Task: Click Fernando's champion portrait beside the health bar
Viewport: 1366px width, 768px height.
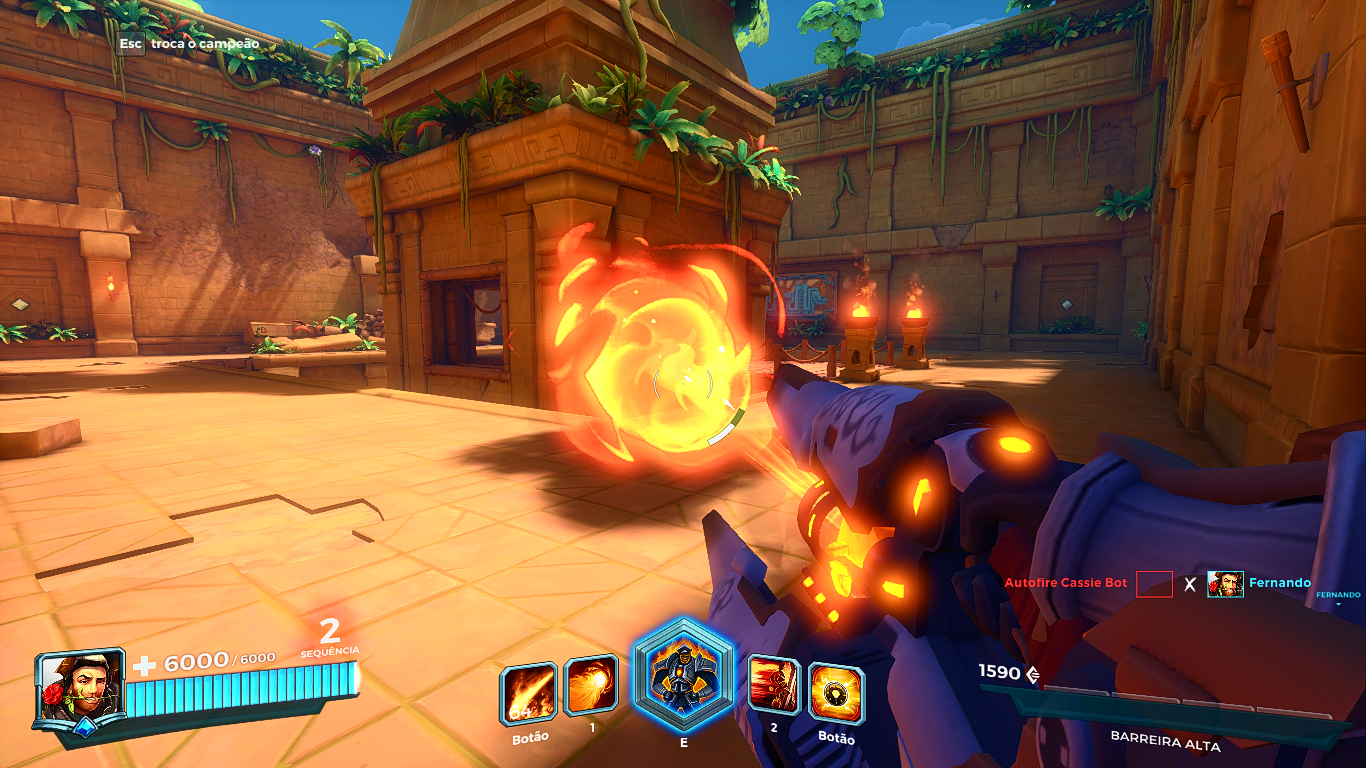Action: click(80, 687)
